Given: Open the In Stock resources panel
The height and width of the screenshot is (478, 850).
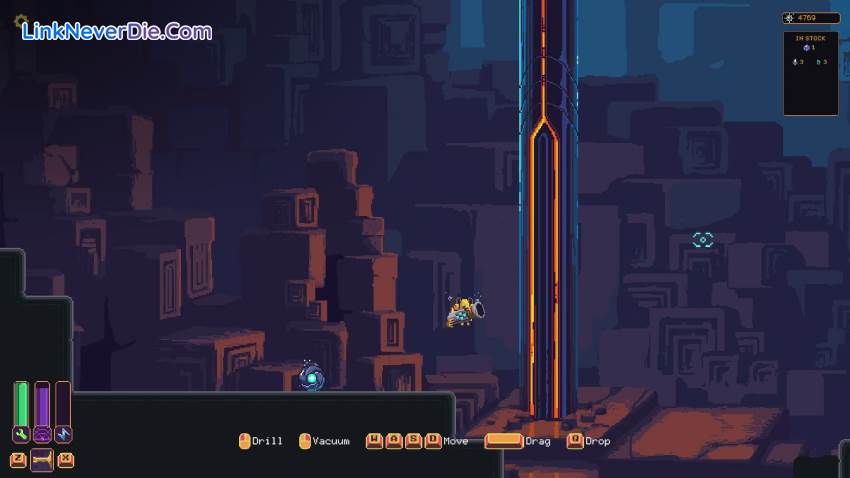Looking at the screenshot, I should (810, 73).
